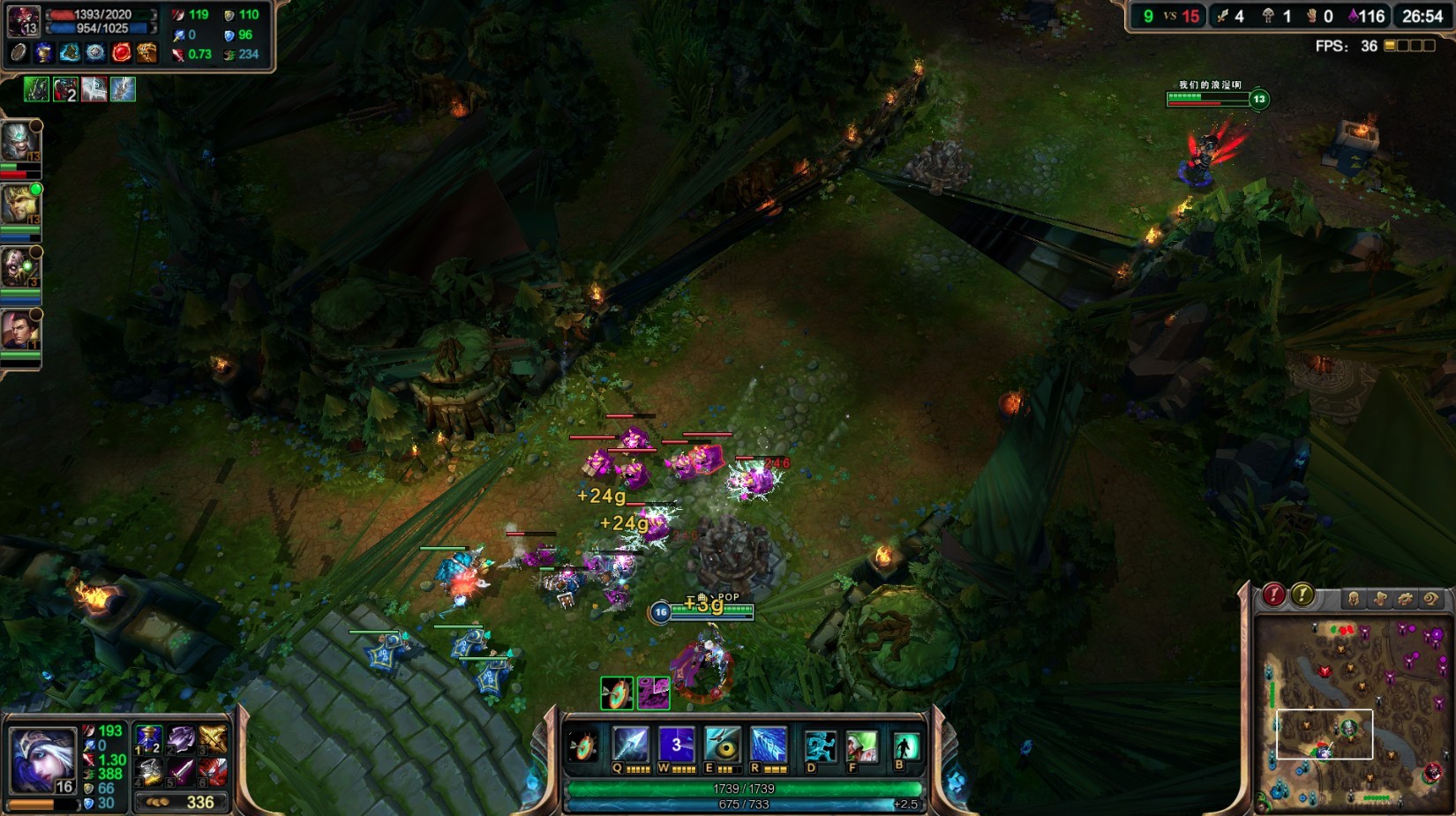
Task: Activate the red danger ping button
Action: (x=1273, y=595)
